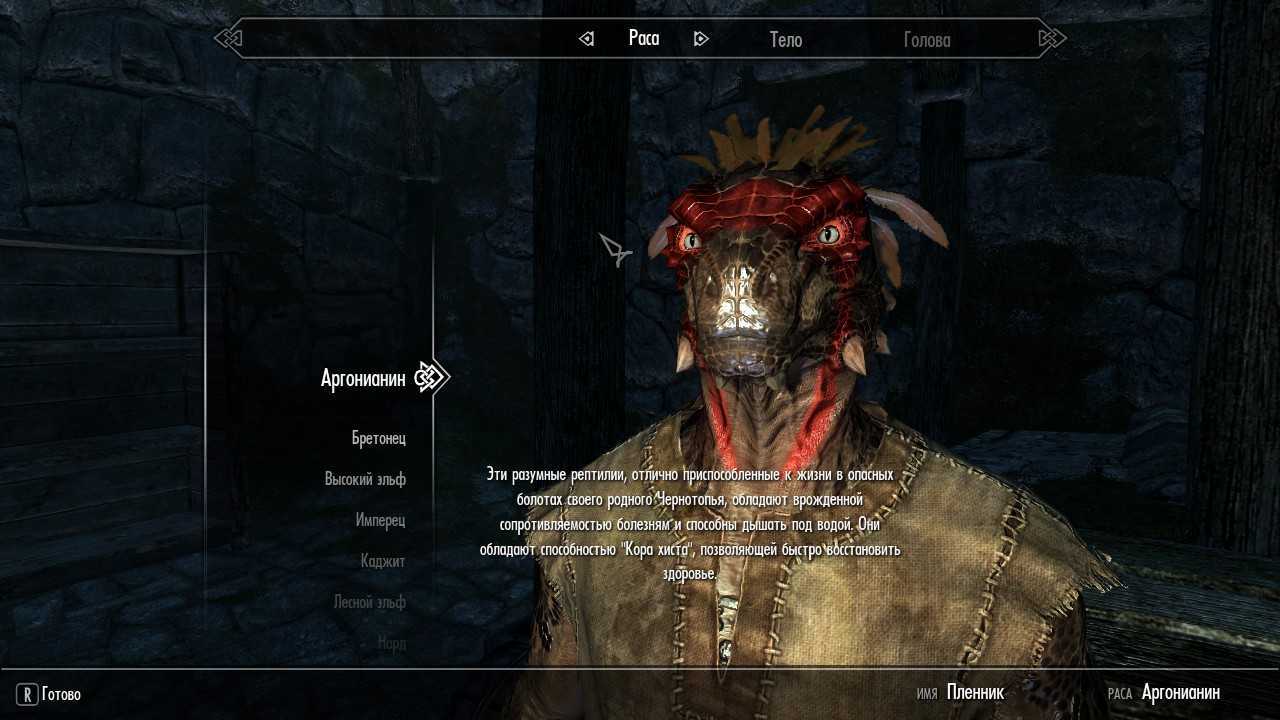This screenshot has width=1280, height=720.
Task: Switch to the Голова tab
Action: click(x=927, y=40)
